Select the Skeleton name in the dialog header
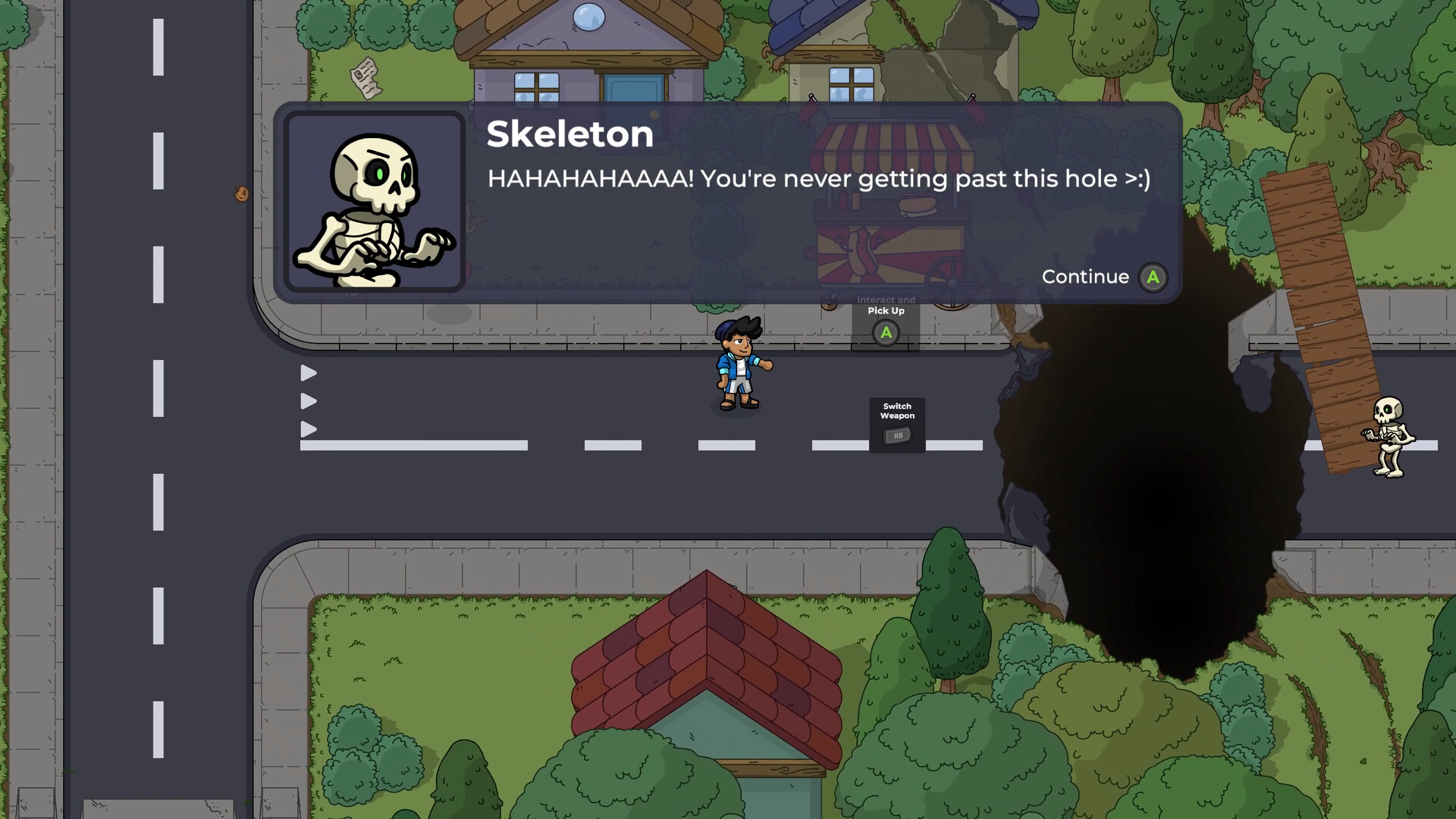The width and height of the screenshot is (1456, 819). (x=570, y=134)
